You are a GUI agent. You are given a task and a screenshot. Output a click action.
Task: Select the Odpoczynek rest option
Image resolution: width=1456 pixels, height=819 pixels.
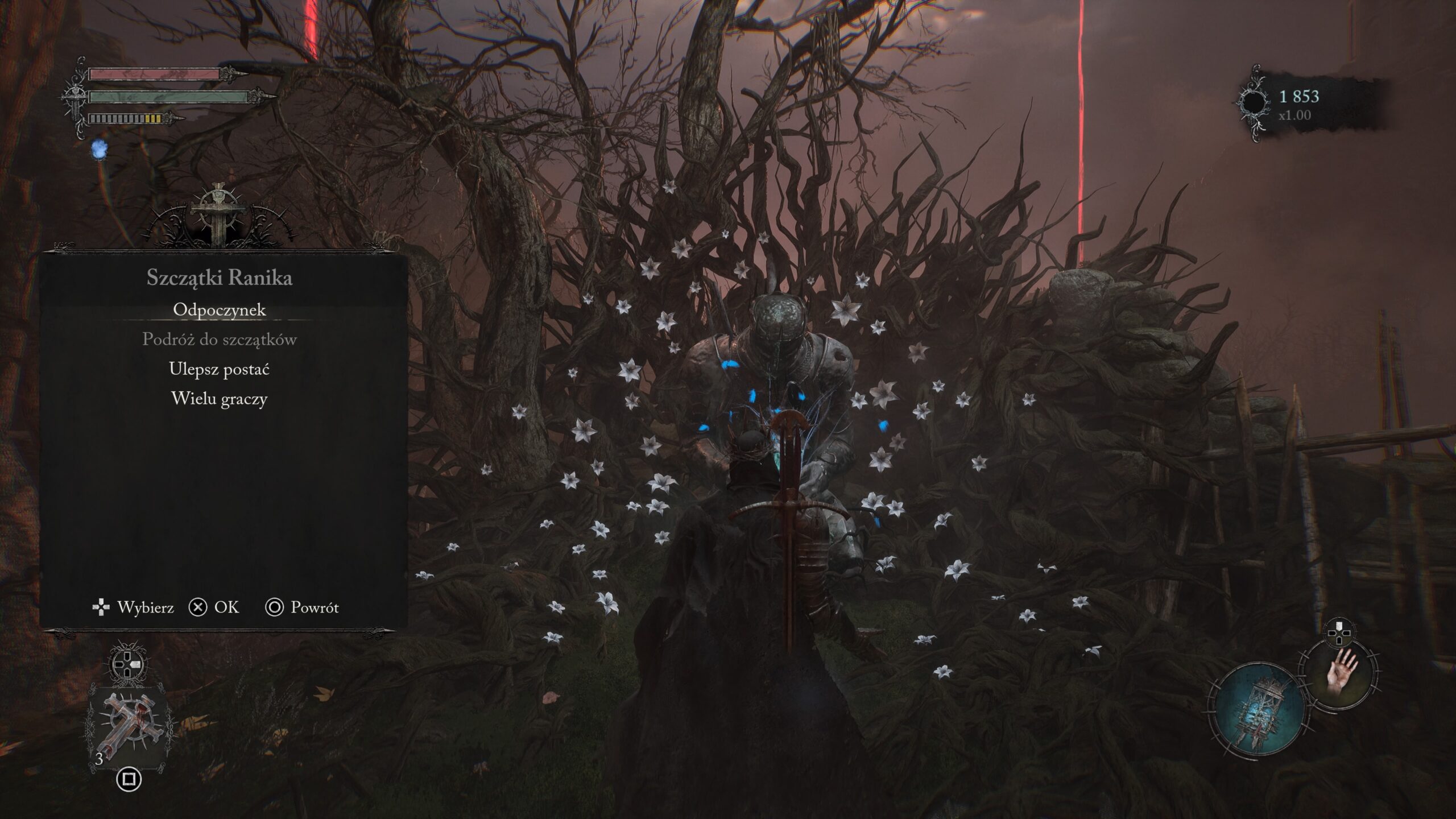(220, 310)
